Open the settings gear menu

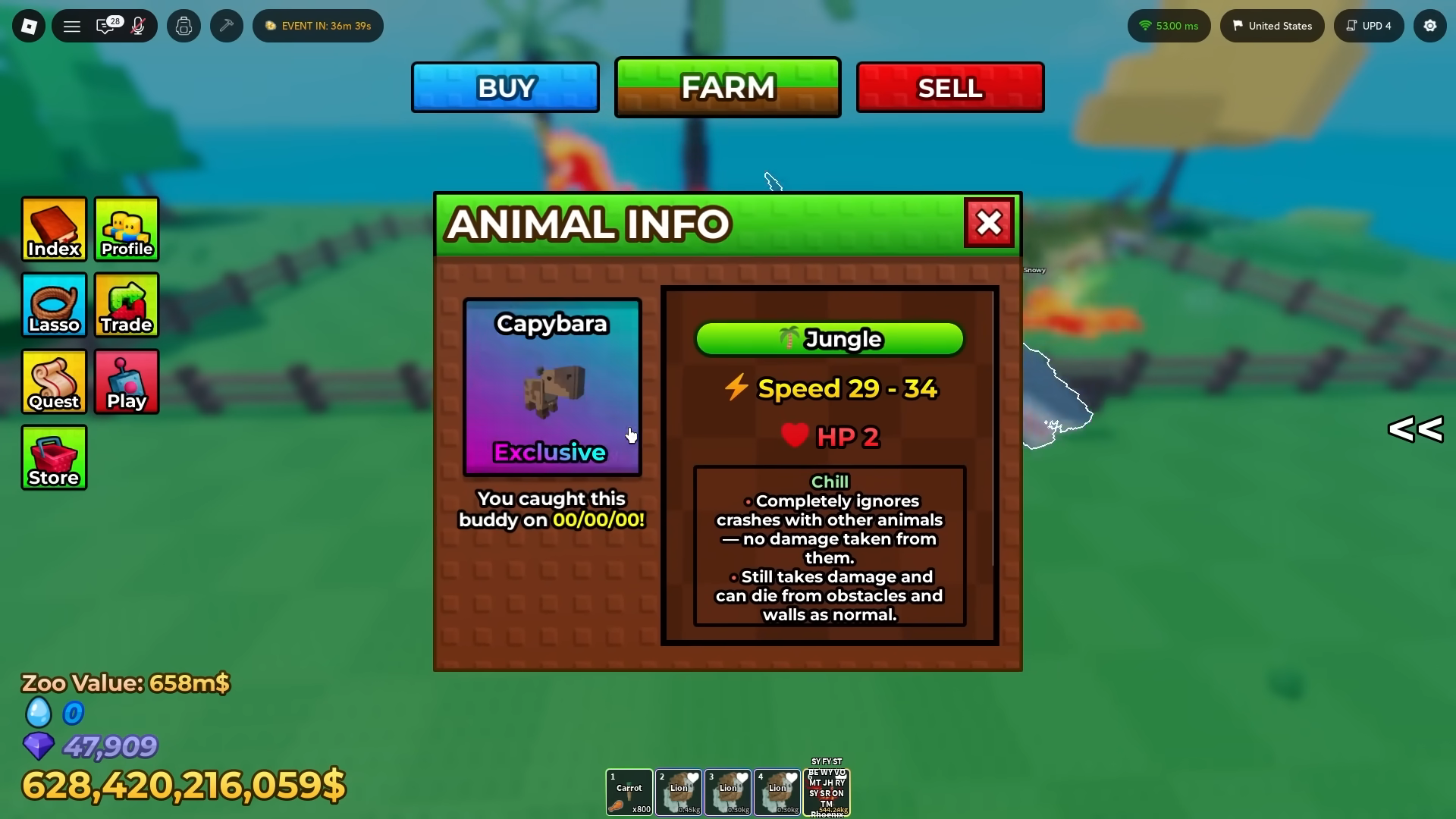click(1430, 25)
